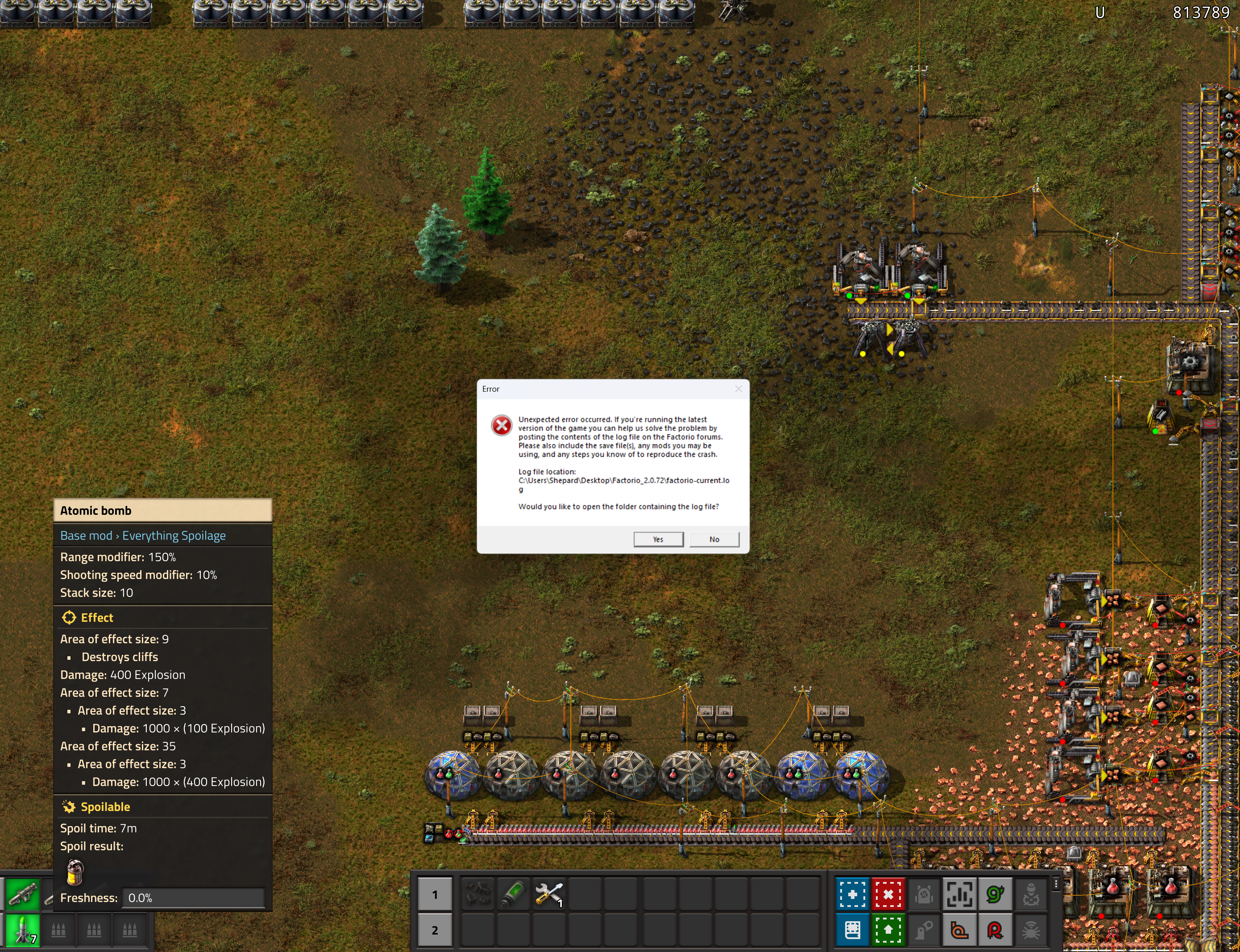Activate the green upgrade planner

pos(888,930)
